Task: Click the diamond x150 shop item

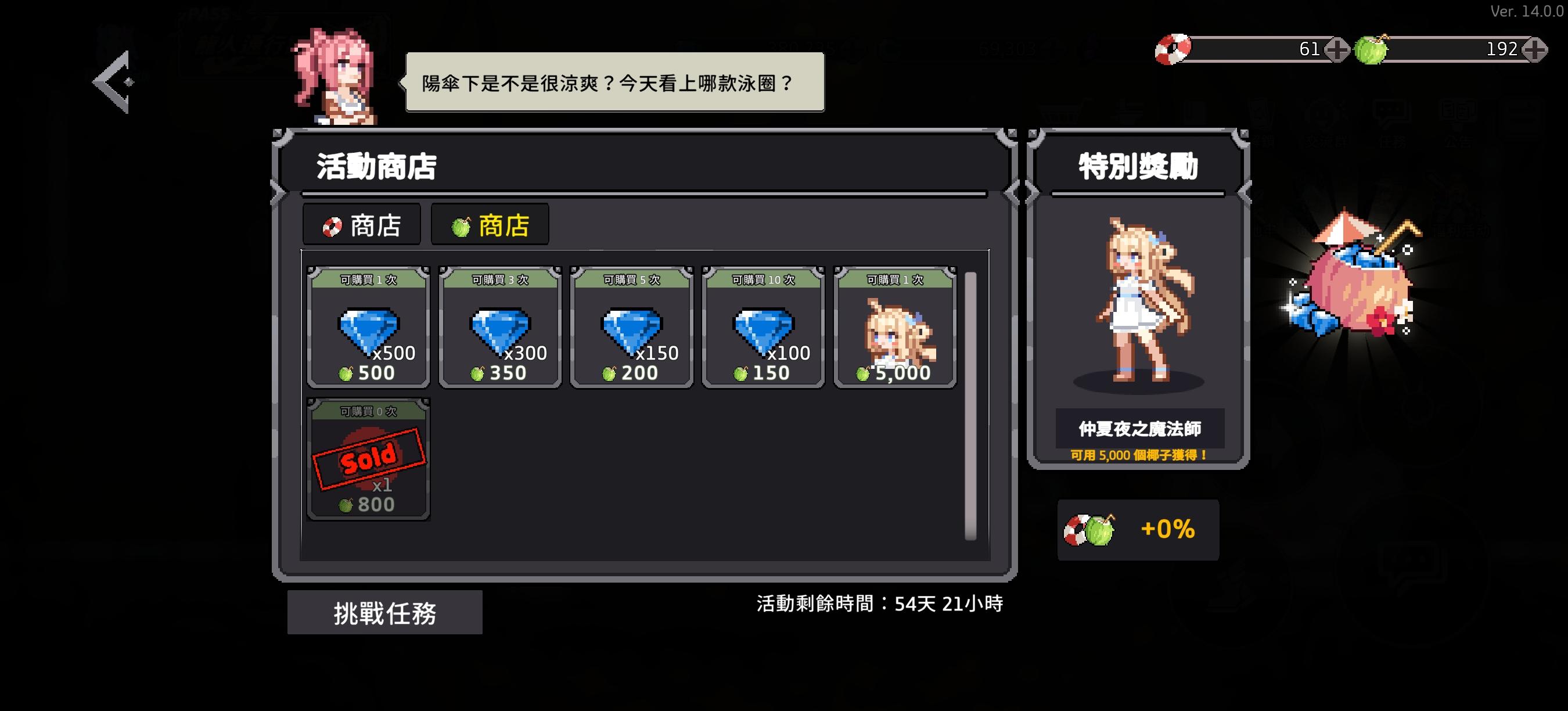Action: [632, 332]
